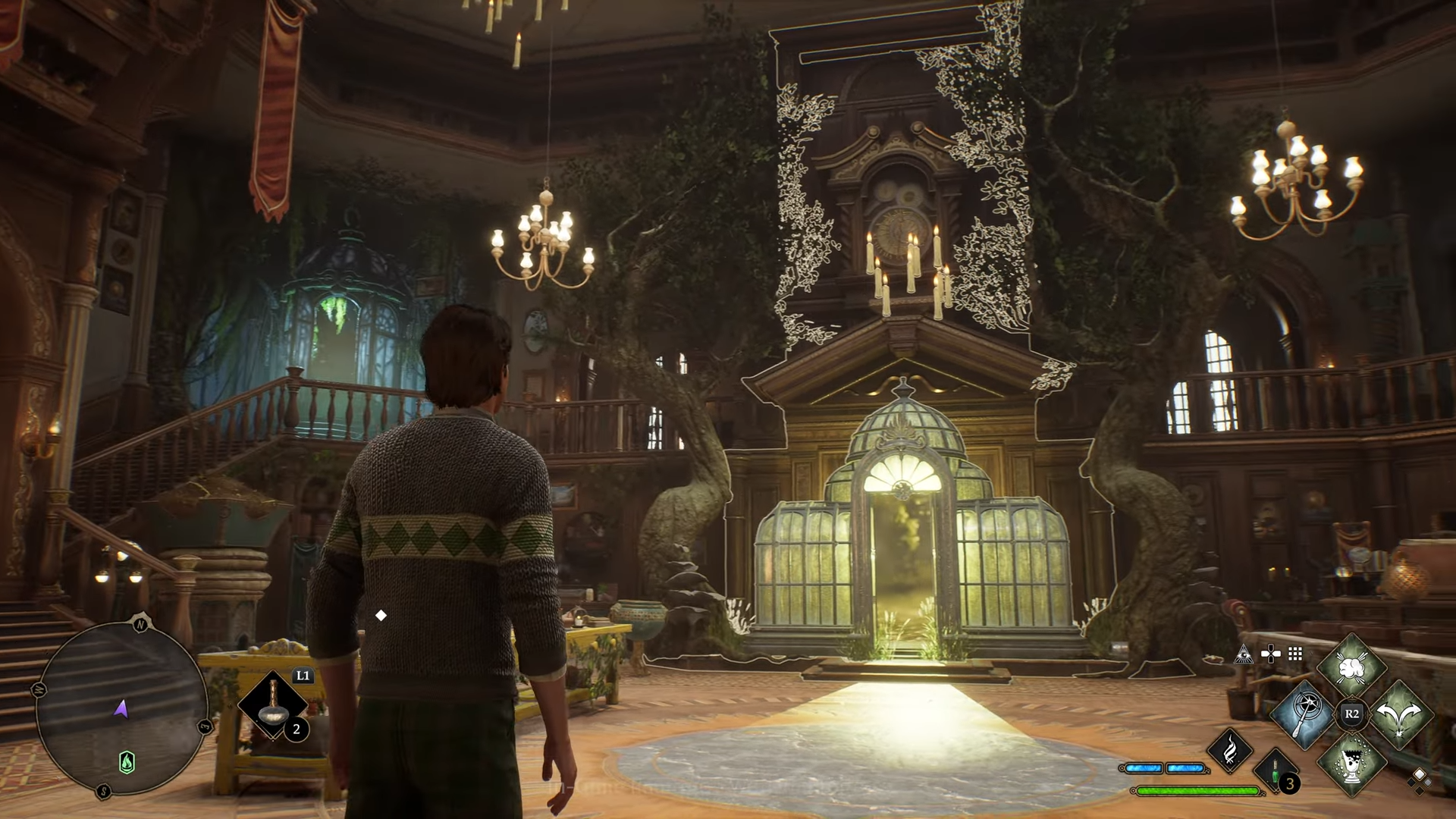Open the circular compass minimap
This screenshot has width=1456, height=819.
[121, 709]
